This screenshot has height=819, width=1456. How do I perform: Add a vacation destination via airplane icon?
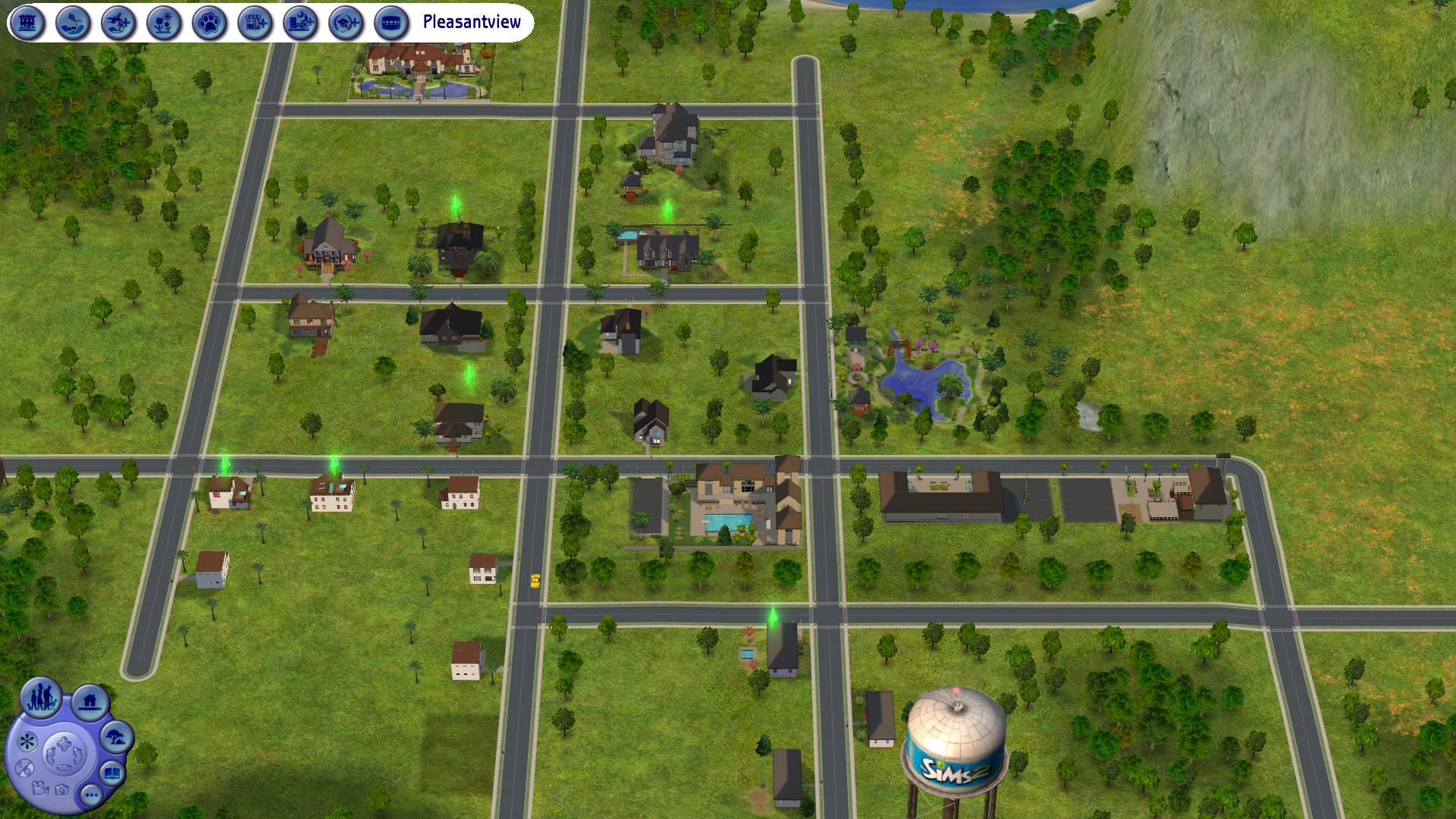click(118, 23)
